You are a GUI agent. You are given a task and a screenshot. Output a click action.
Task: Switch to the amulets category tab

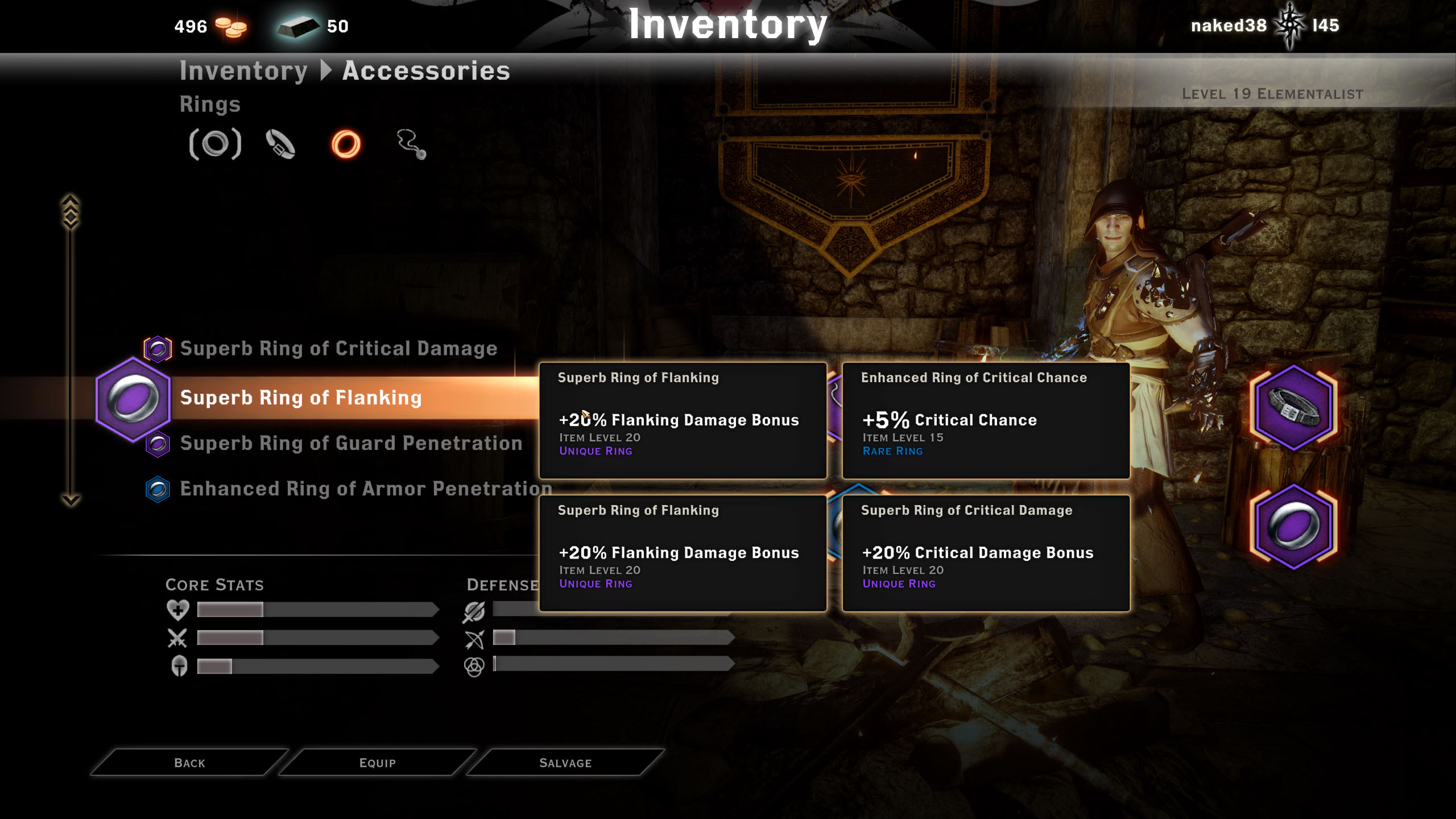[x=411, y=144]
